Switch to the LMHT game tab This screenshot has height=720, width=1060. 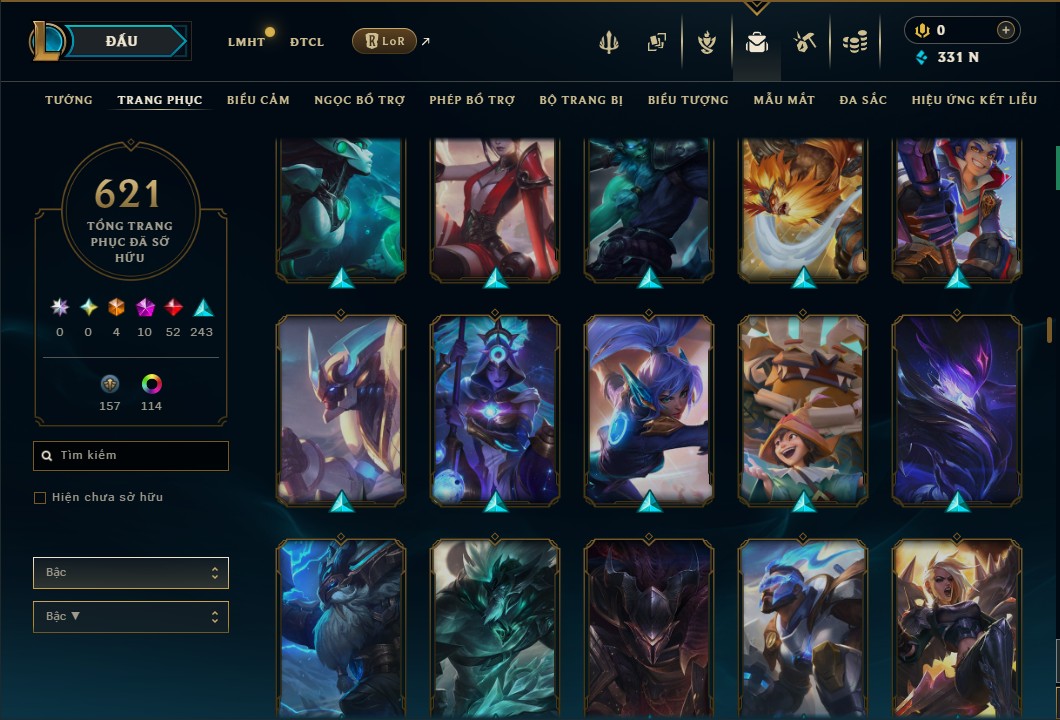click(246, 42)
